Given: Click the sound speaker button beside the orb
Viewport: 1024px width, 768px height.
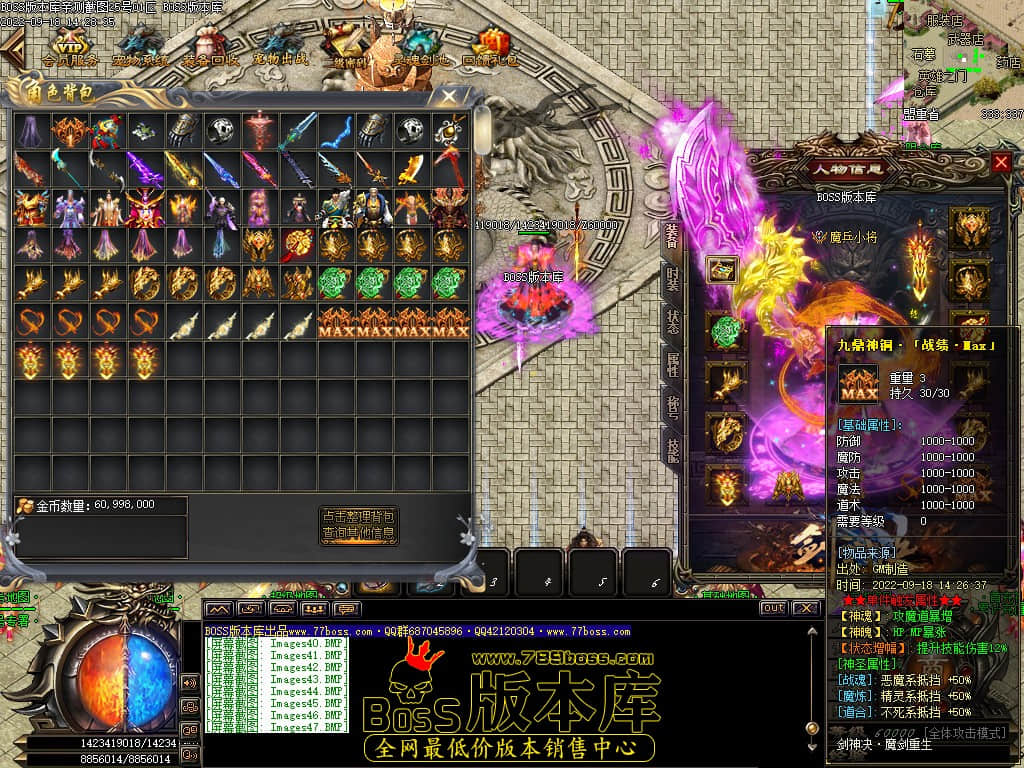Looking at the screenshot, I should click(190, 682).
